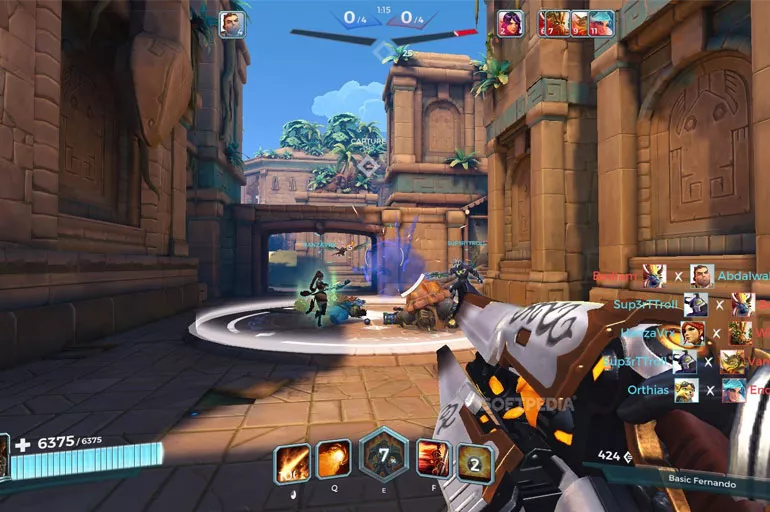Click the purple-haired enemy champion portrait

(x=510, y=23)
